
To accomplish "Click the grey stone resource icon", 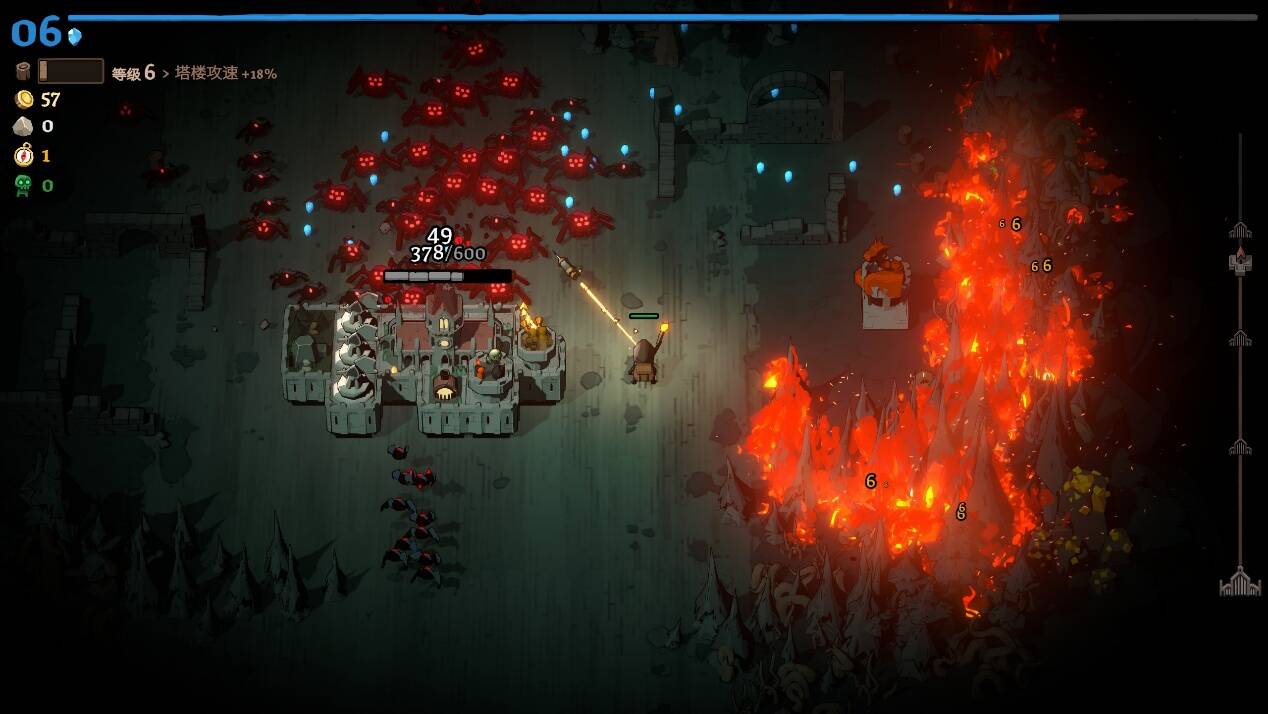I will [x=23, y=126].
